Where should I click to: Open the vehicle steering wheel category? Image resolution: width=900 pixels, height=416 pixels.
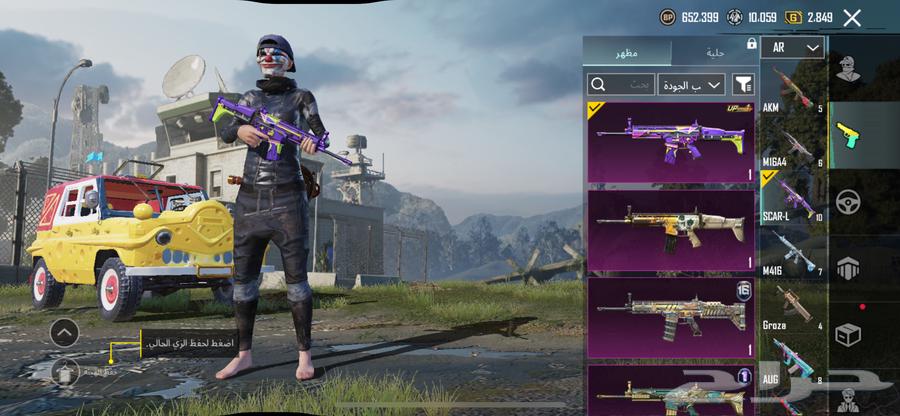click(849, 201)
